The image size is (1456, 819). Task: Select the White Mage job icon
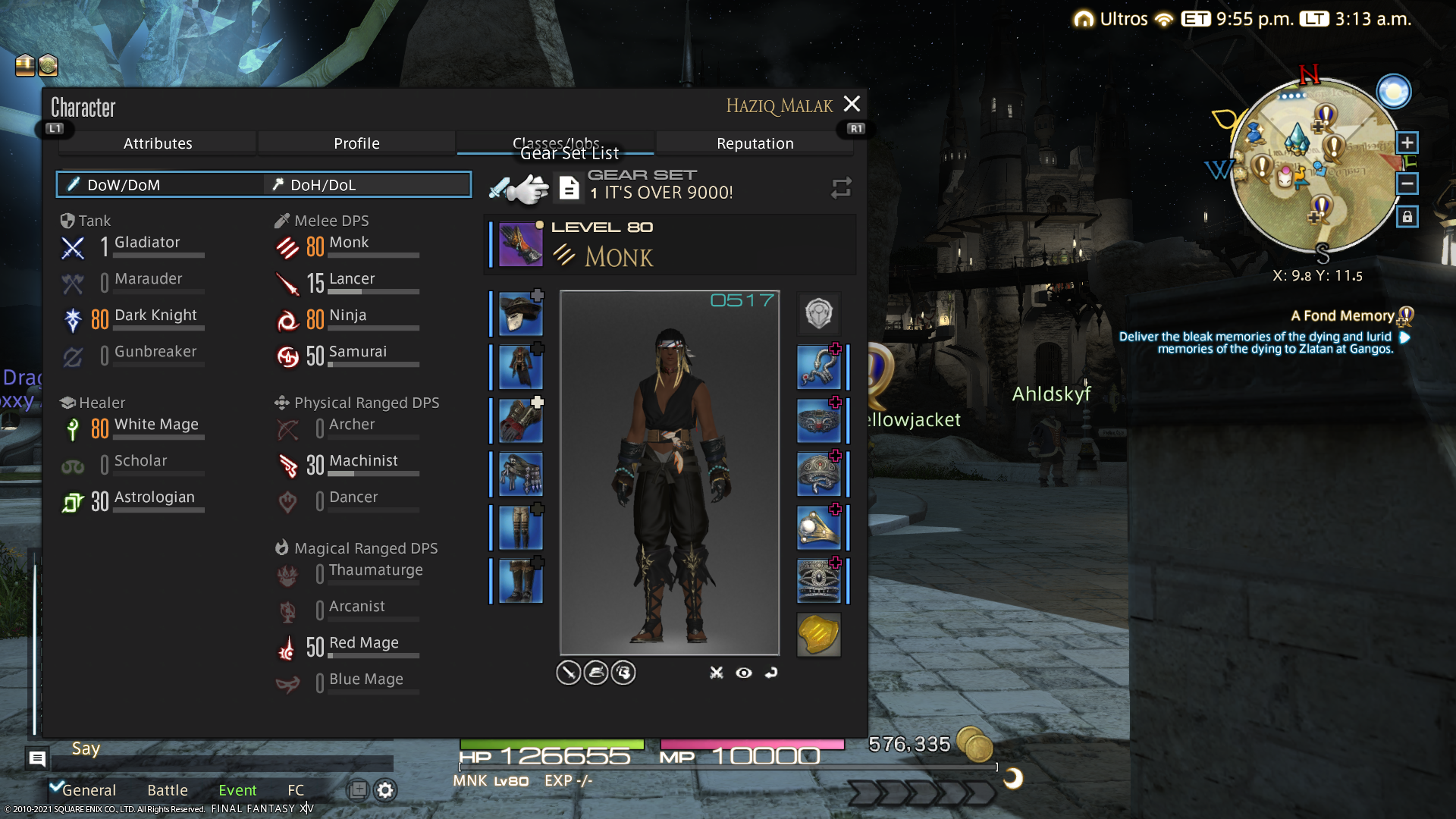pyautogui.click(x=73, y=428)
